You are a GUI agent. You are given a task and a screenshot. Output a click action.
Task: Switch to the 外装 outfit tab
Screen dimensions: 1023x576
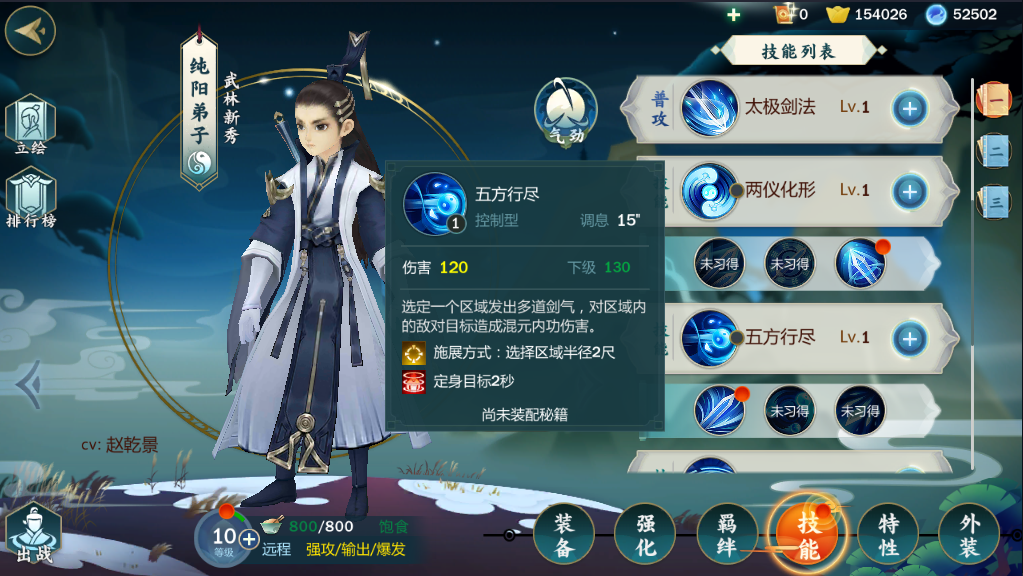[969, 534]
